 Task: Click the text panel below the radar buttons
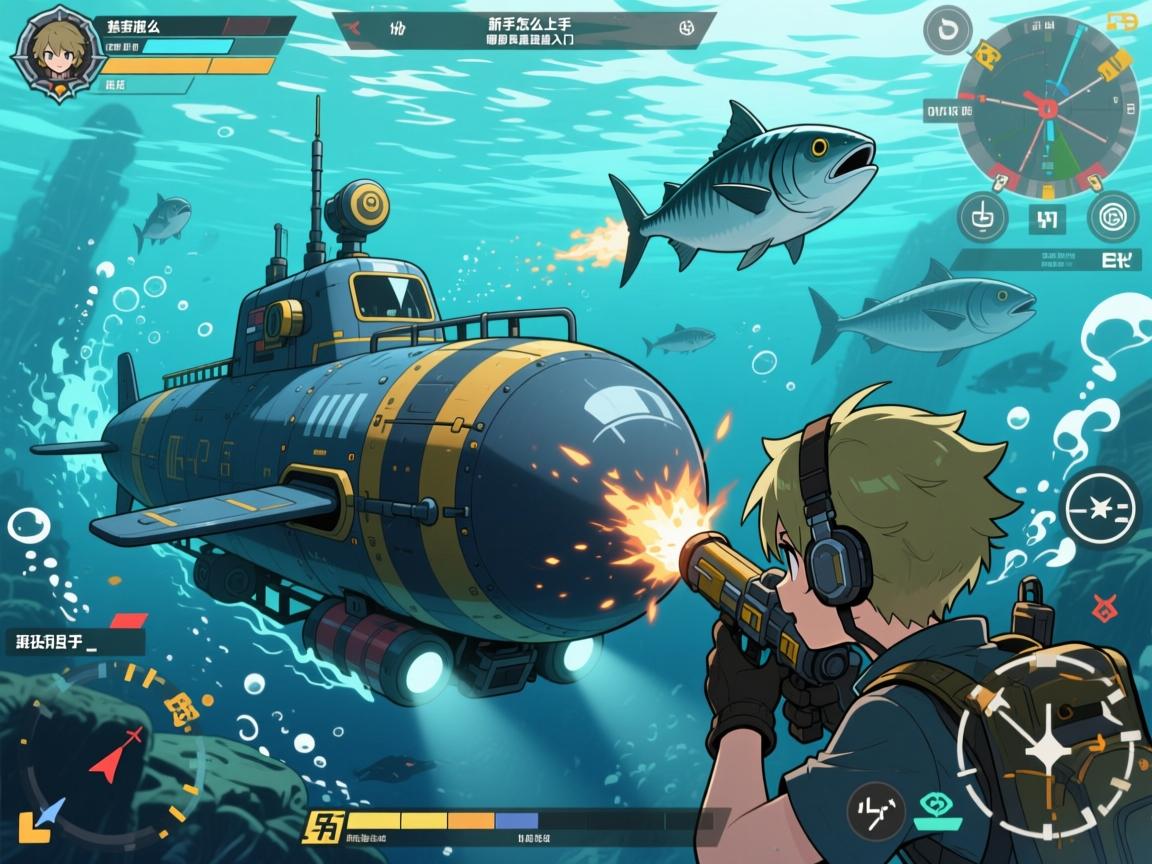click(1044, 262)
